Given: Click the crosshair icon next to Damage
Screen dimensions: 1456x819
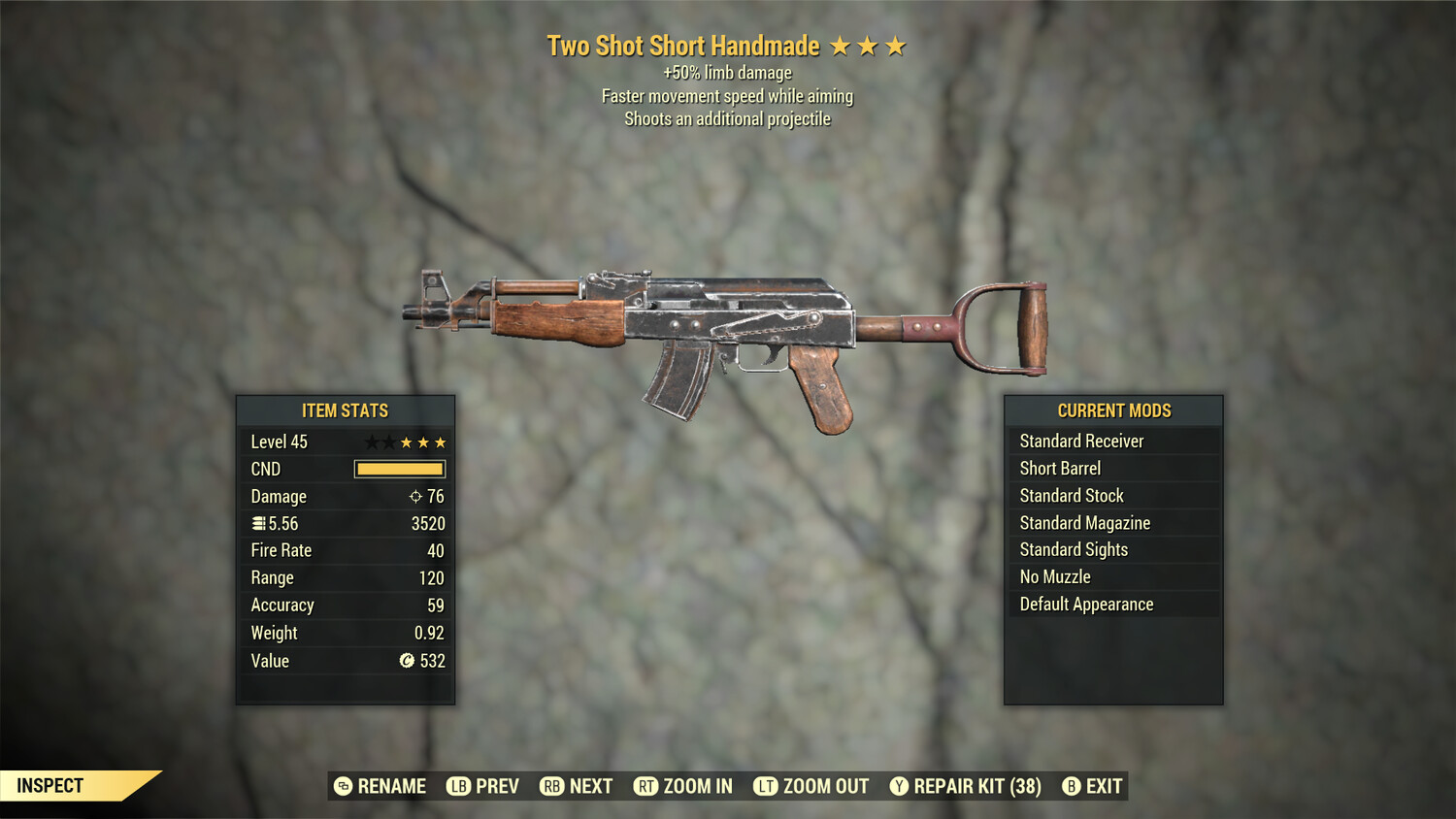Looking at the screenshot, I should click(x=414, y=496).
